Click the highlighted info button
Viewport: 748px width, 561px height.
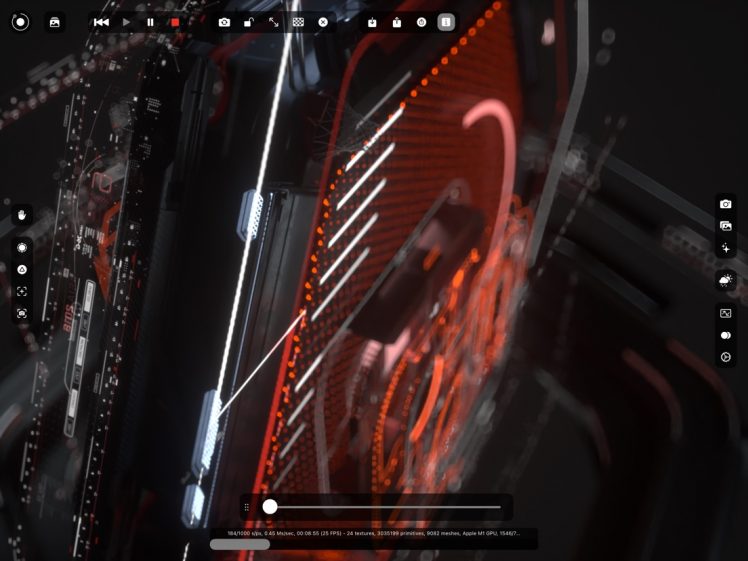coord(446,22)
